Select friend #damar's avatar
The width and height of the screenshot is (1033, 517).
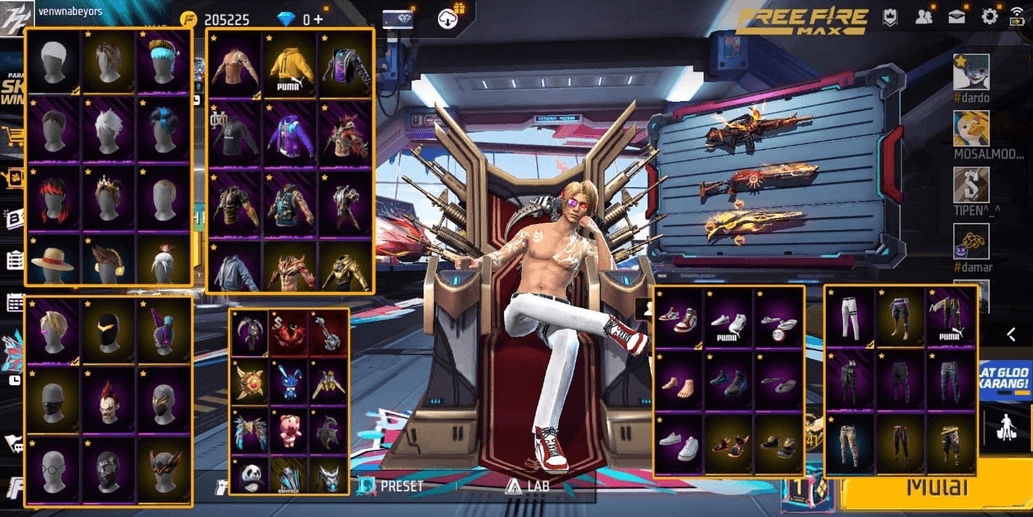coord(970,242)
